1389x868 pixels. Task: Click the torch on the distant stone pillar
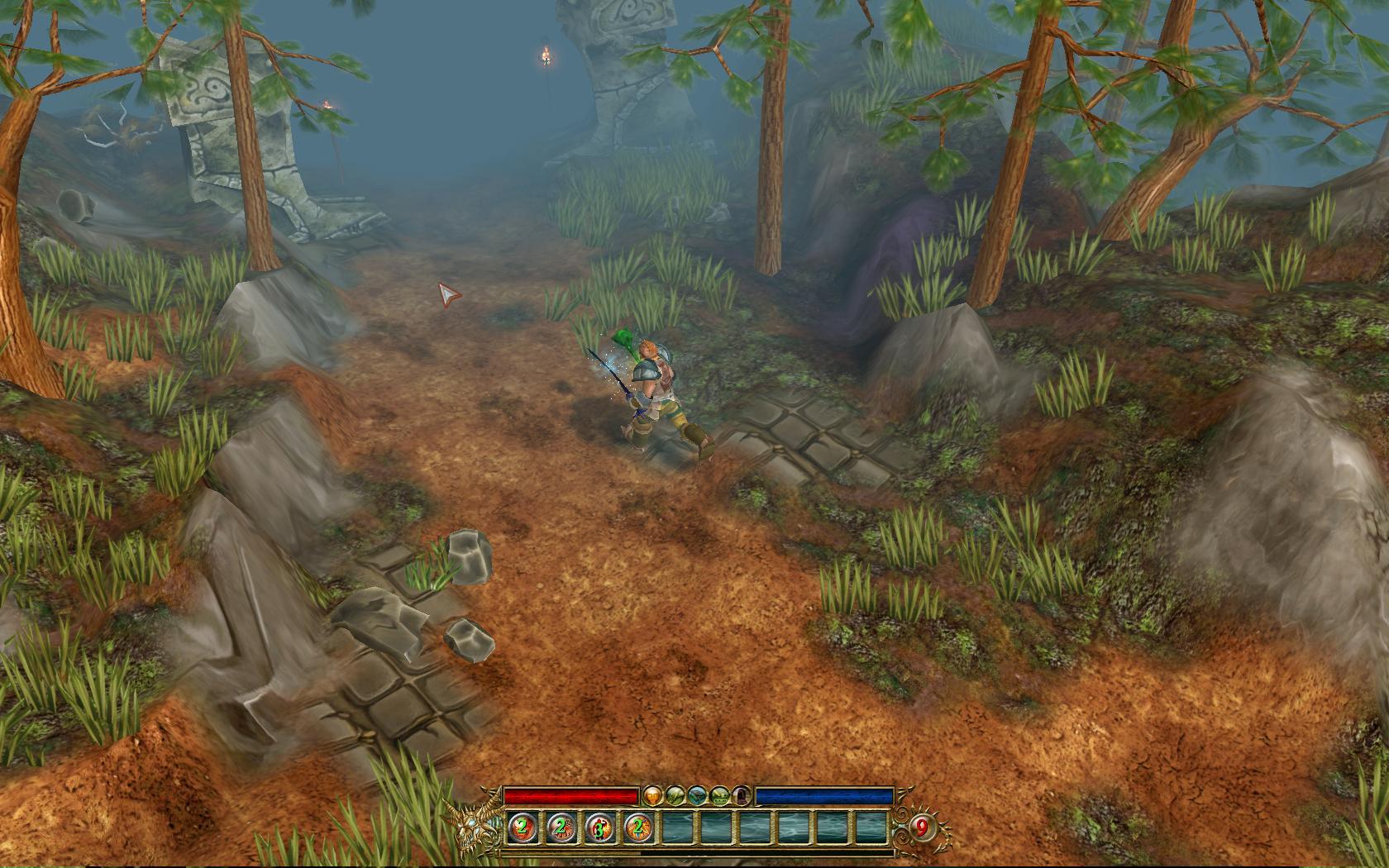[x=547, y=56]
